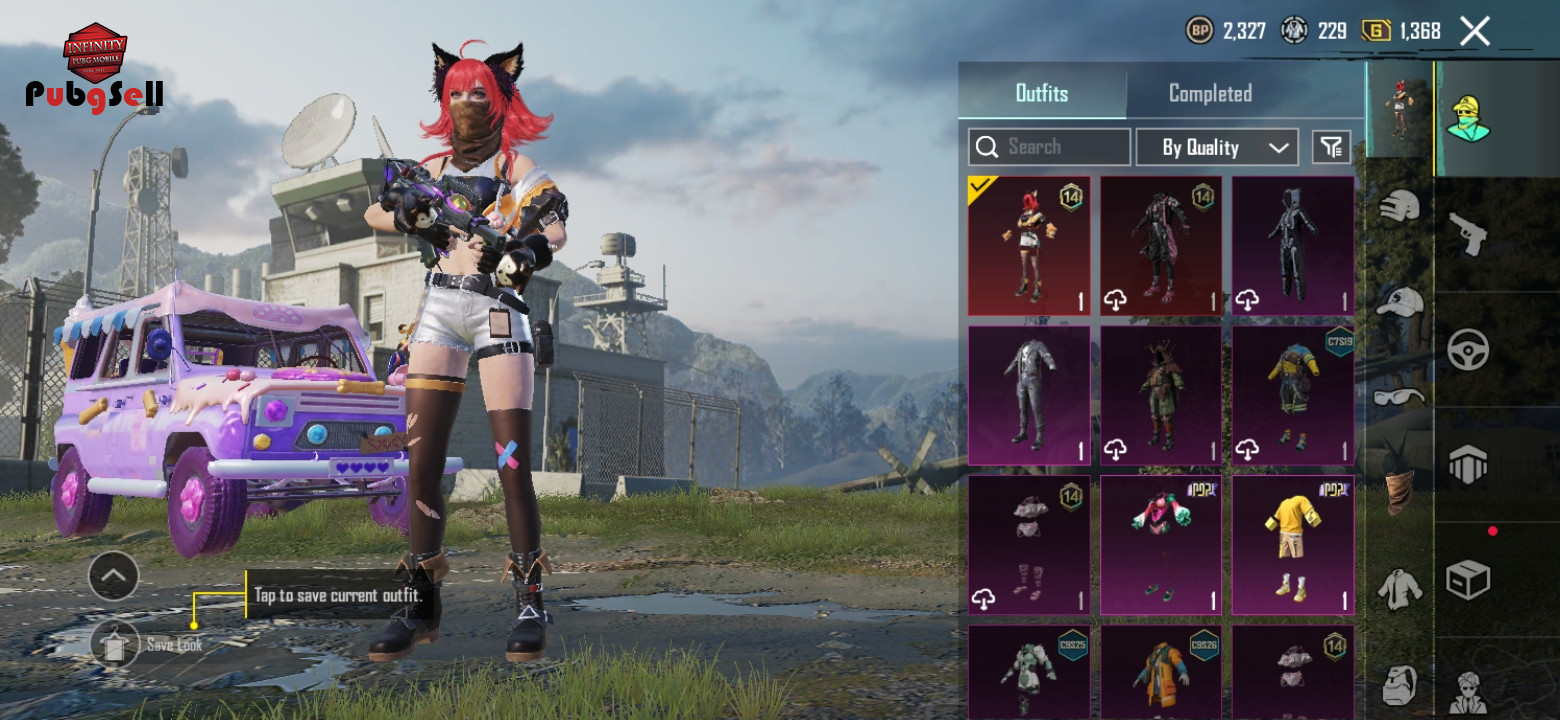Tap Save Look button

tap(116, 645)
